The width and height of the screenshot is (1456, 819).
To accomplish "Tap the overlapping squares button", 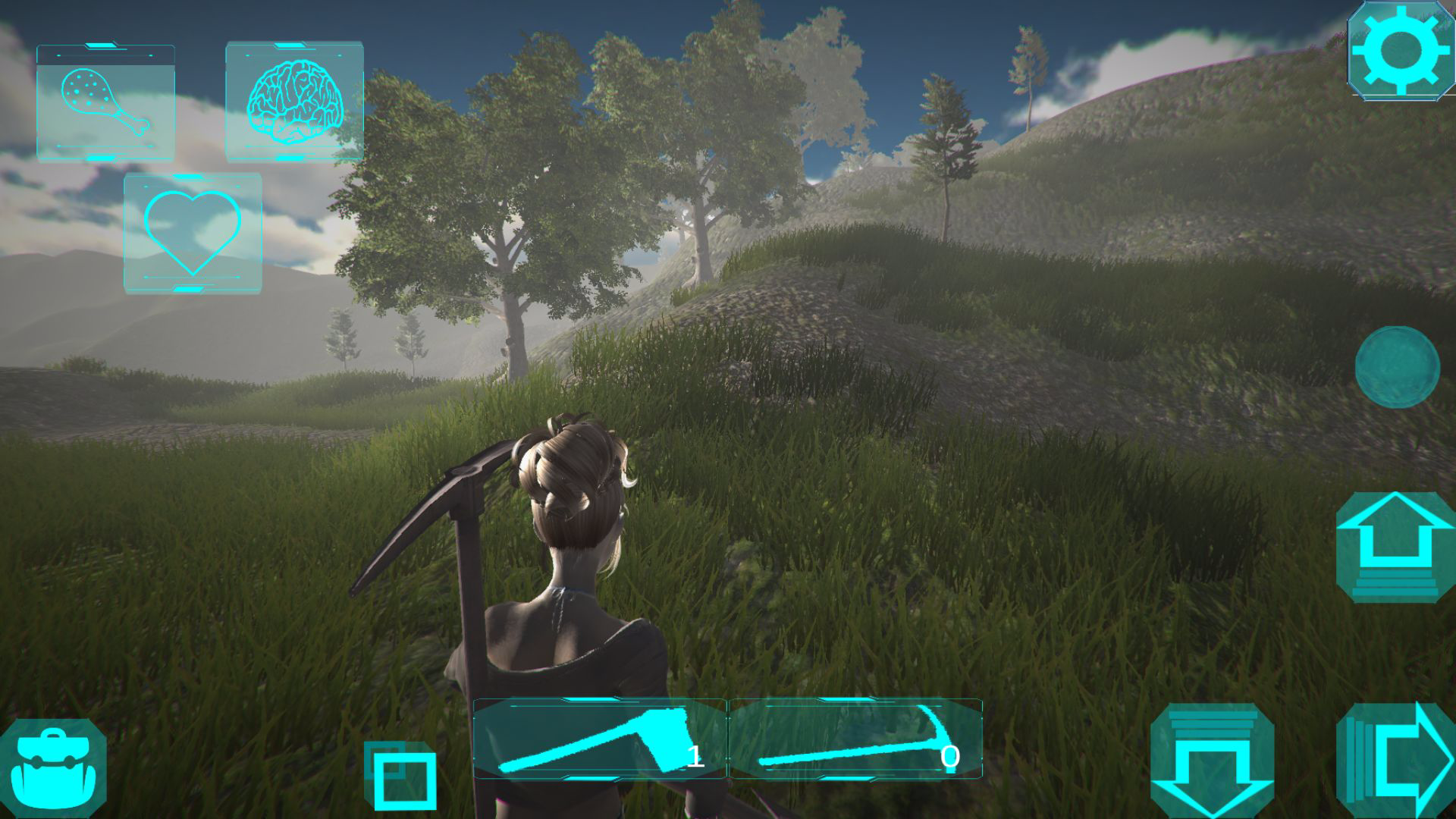I will (x=402, y=775).
